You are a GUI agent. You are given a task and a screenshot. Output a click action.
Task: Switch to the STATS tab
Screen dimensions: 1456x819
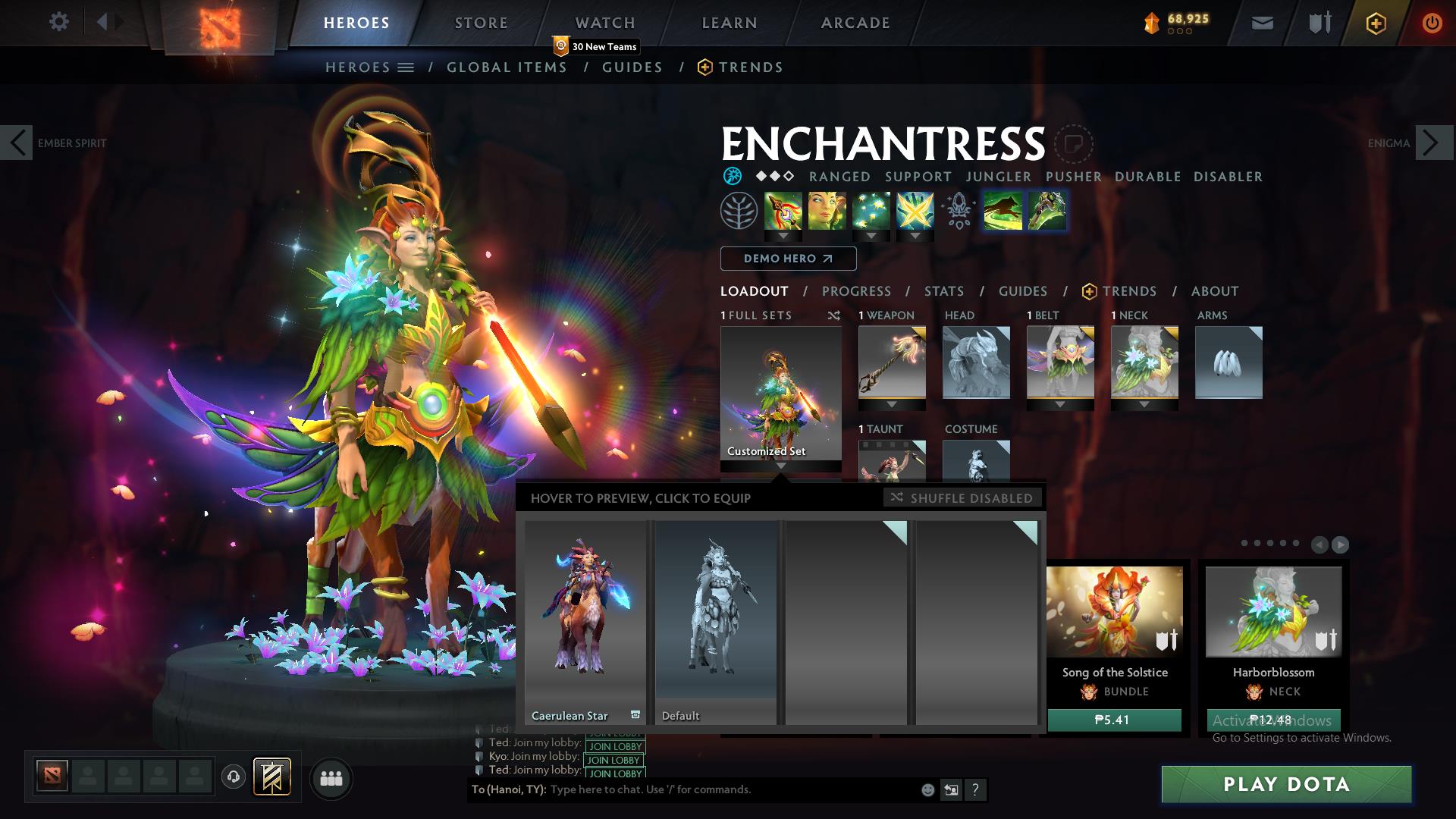pyautogui.click(x=943, y=291)
